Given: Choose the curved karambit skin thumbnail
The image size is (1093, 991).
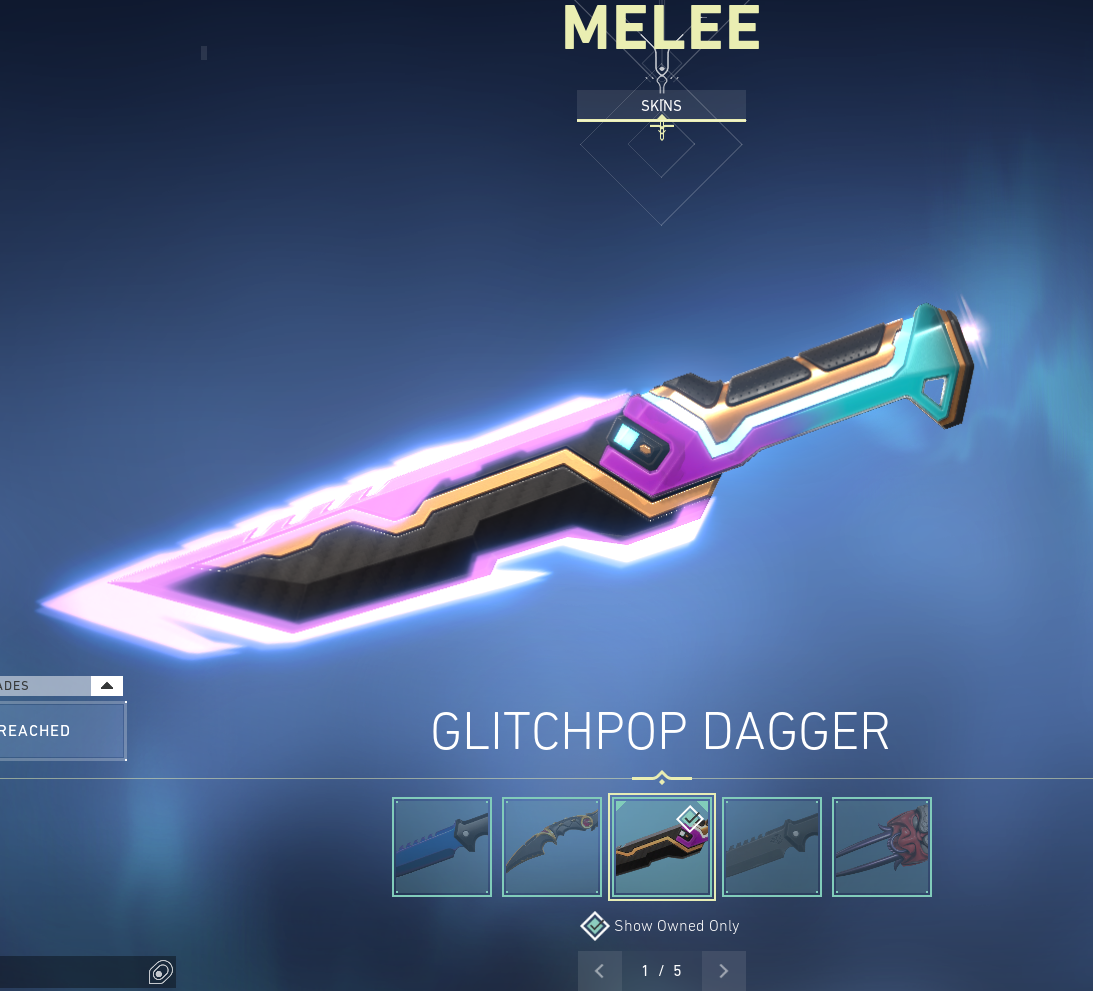Looking at the screenshot, I should pos(552,846).
